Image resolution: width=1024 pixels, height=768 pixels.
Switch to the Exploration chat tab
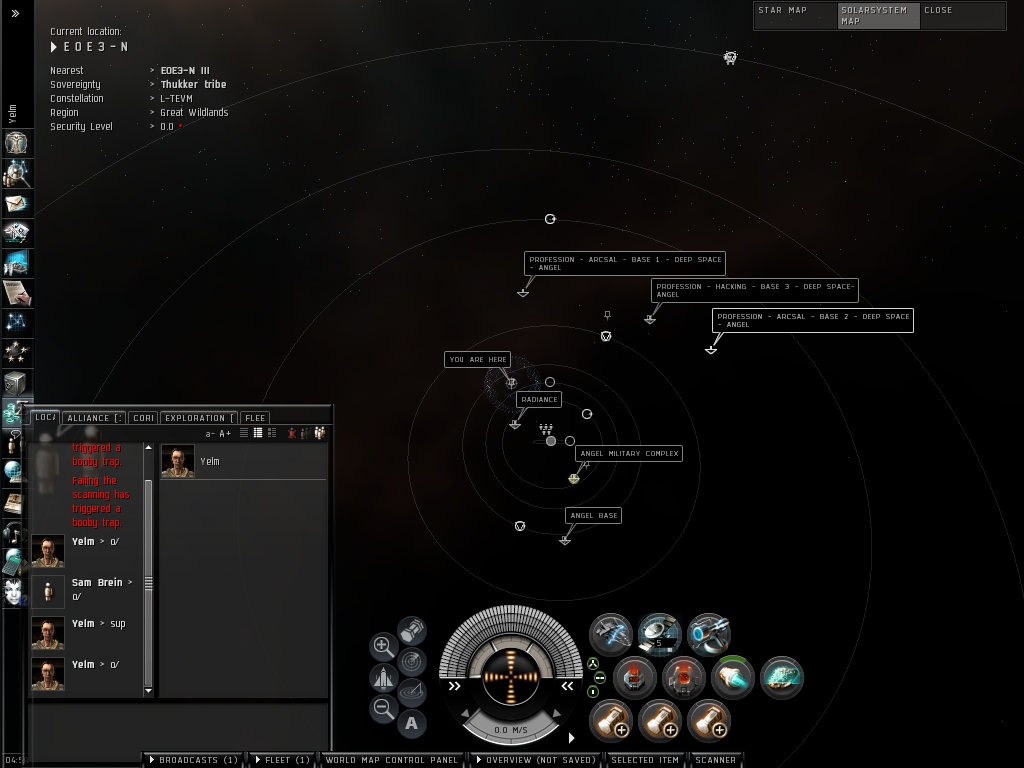point(198,418)
